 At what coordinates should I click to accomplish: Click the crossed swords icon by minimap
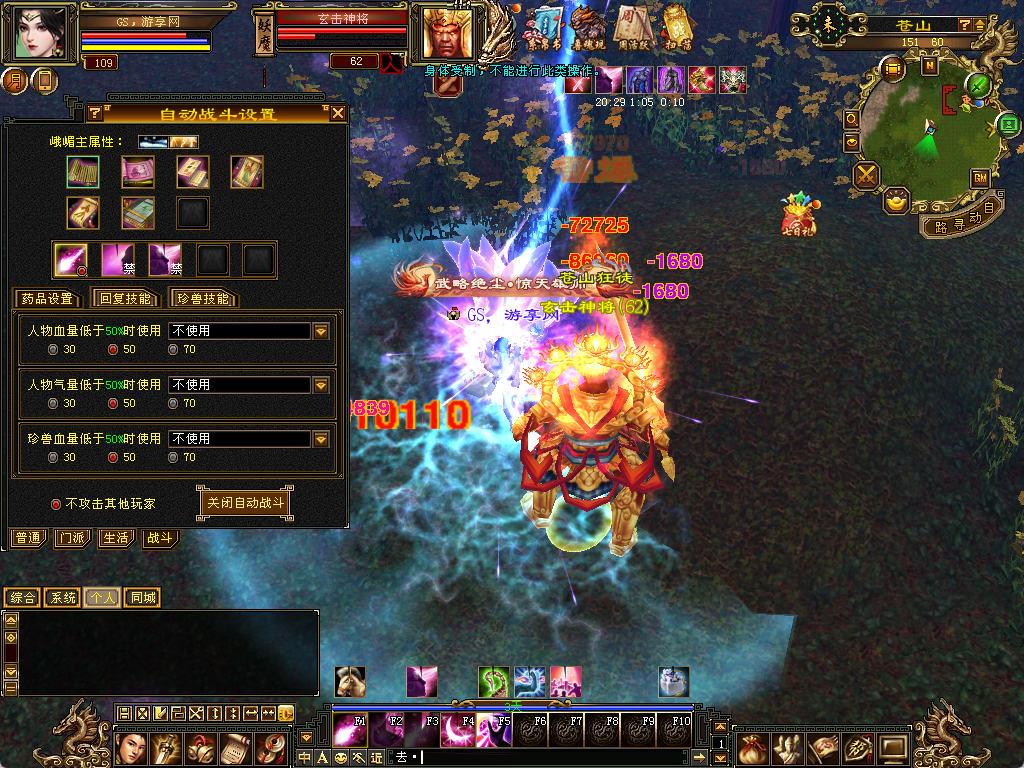[x=866, y=177]
